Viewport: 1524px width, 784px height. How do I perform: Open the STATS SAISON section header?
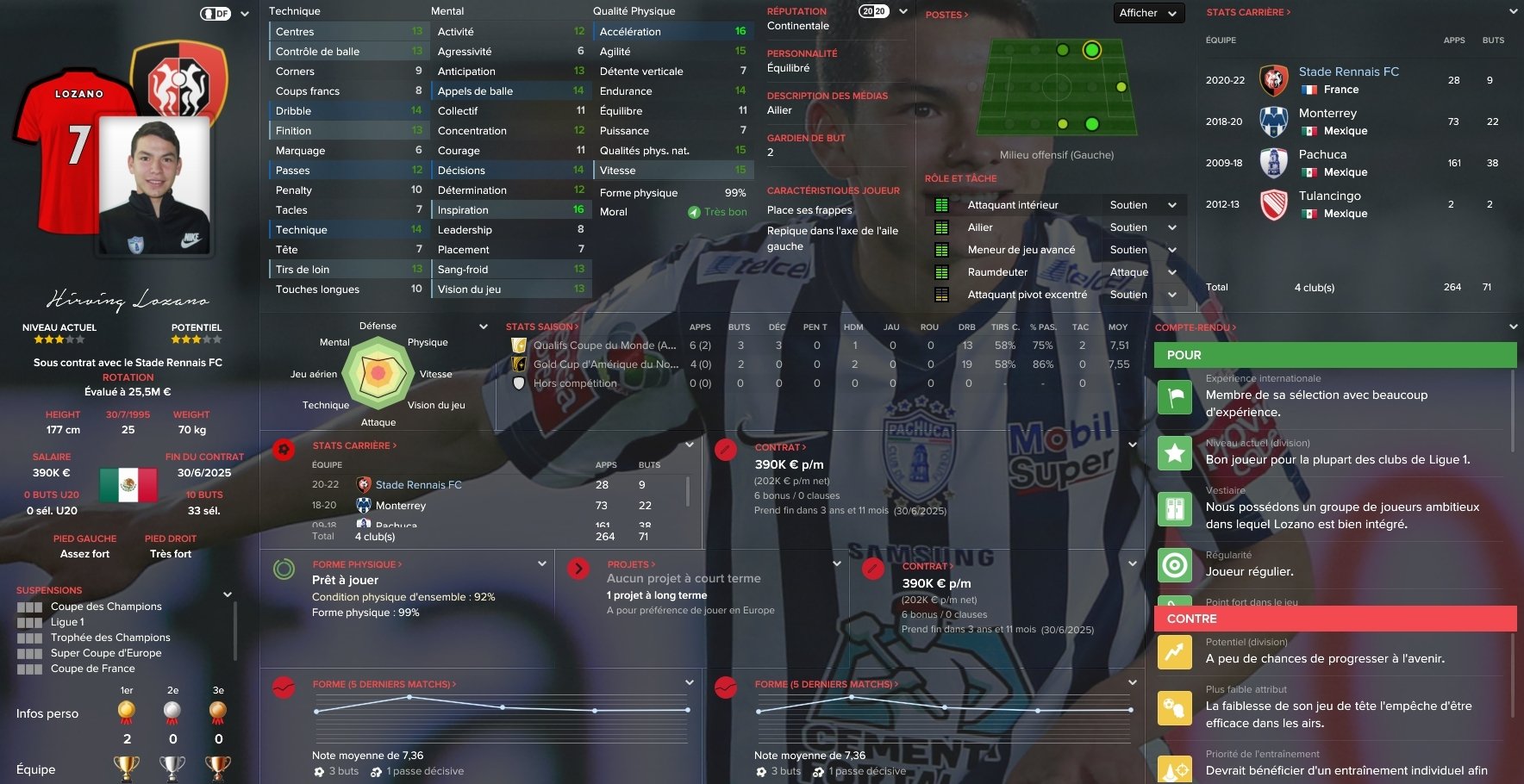pos(541,327)
